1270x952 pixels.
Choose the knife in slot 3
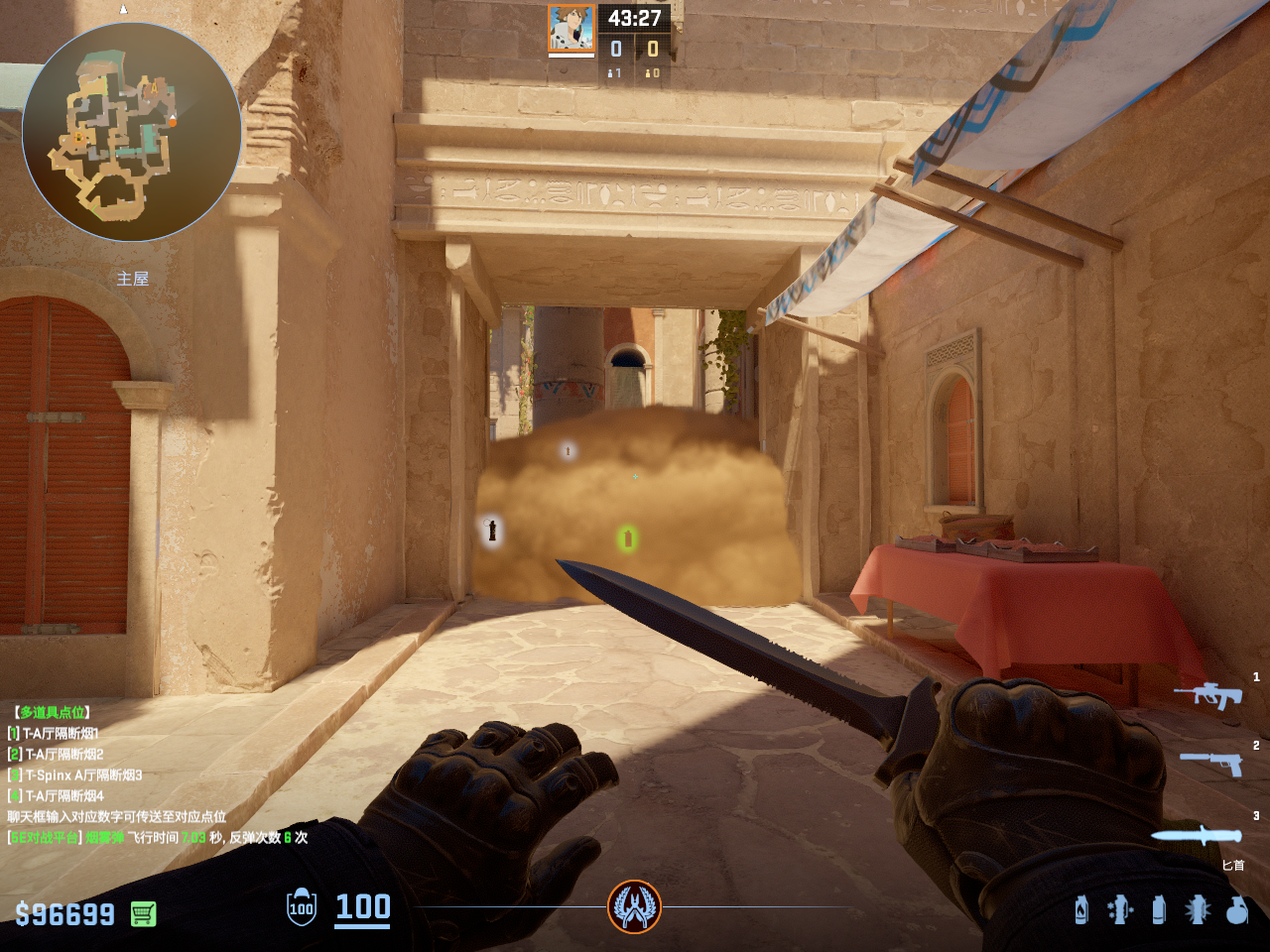click(x=1197, y=836)
